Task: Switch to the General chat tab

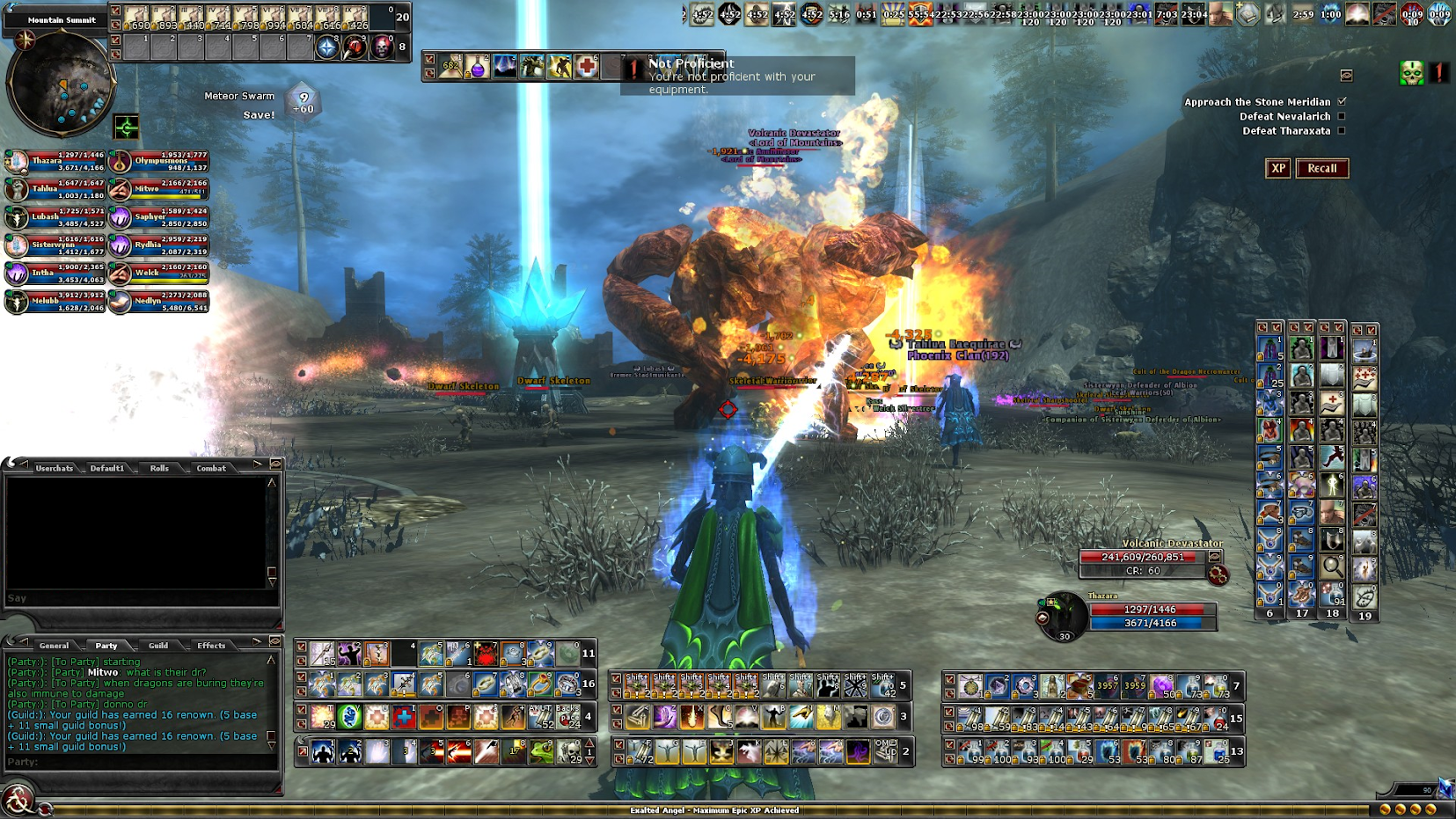Action: [x=54, y=646]
